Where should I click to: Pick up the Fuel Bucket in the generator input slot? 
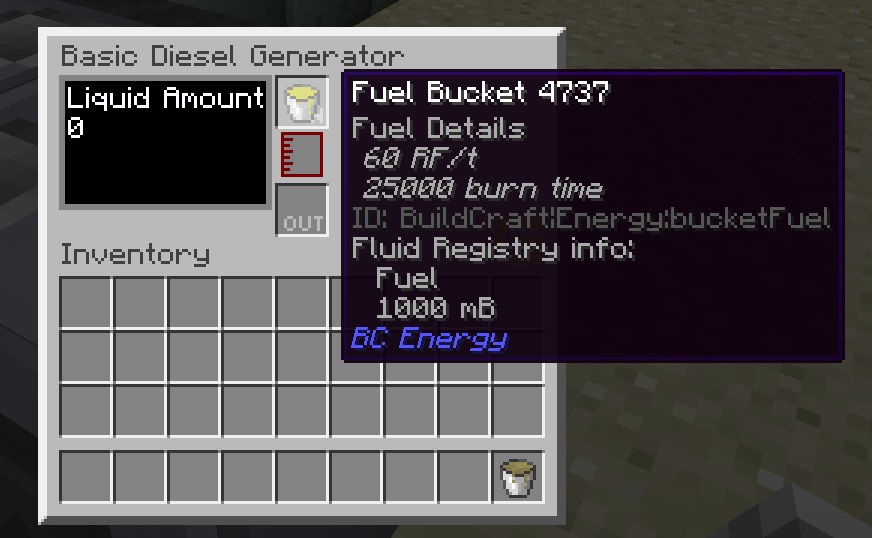click(x=301, y=103)
